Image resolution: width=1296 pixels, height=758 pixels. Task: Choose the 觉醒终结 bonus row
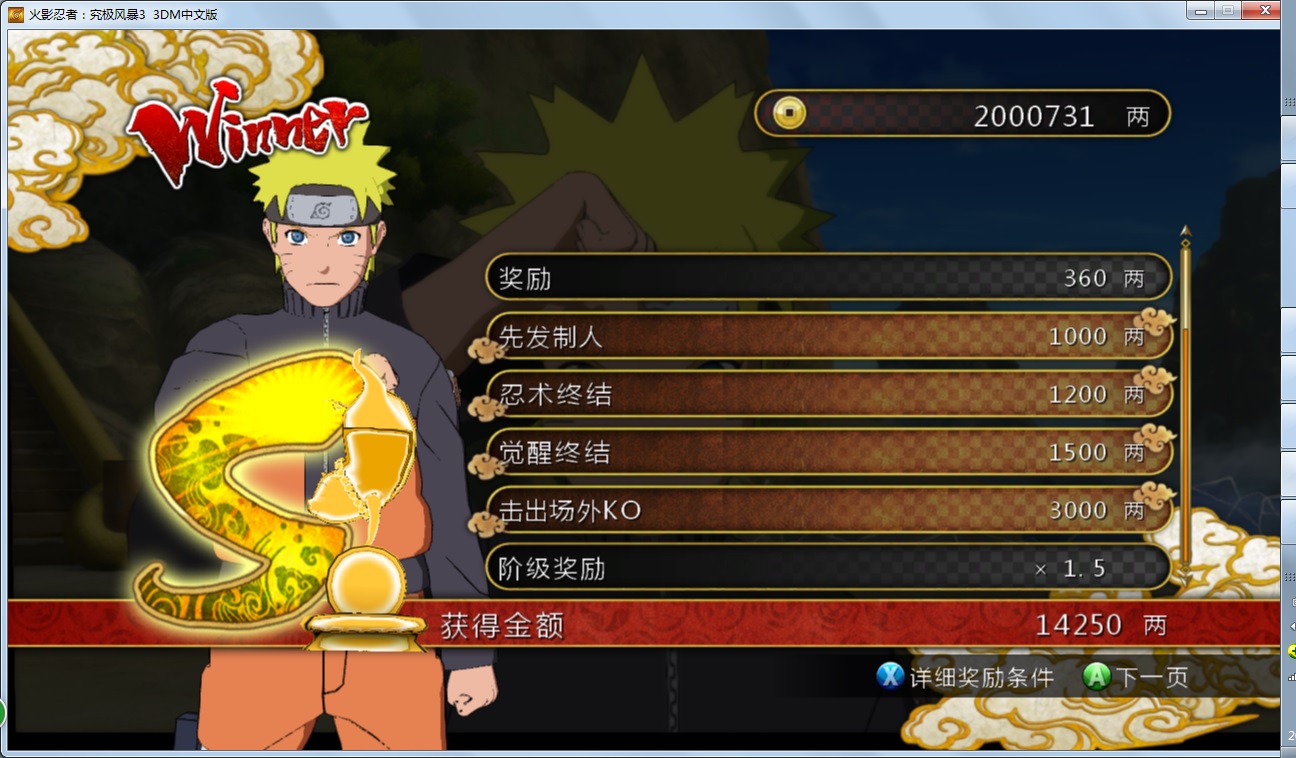click(828, 453)
